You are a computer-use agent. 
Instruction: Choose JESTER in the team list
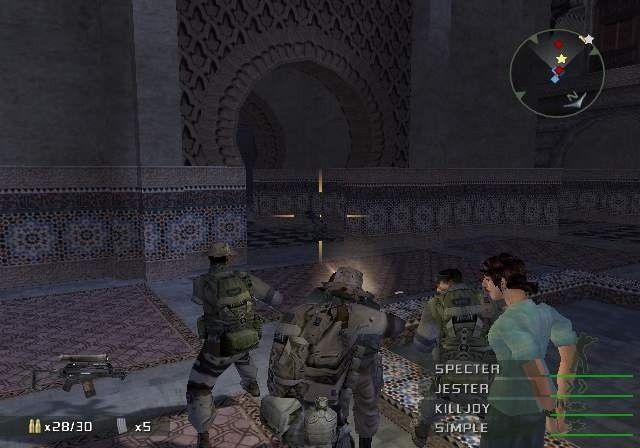coord(462,388)
